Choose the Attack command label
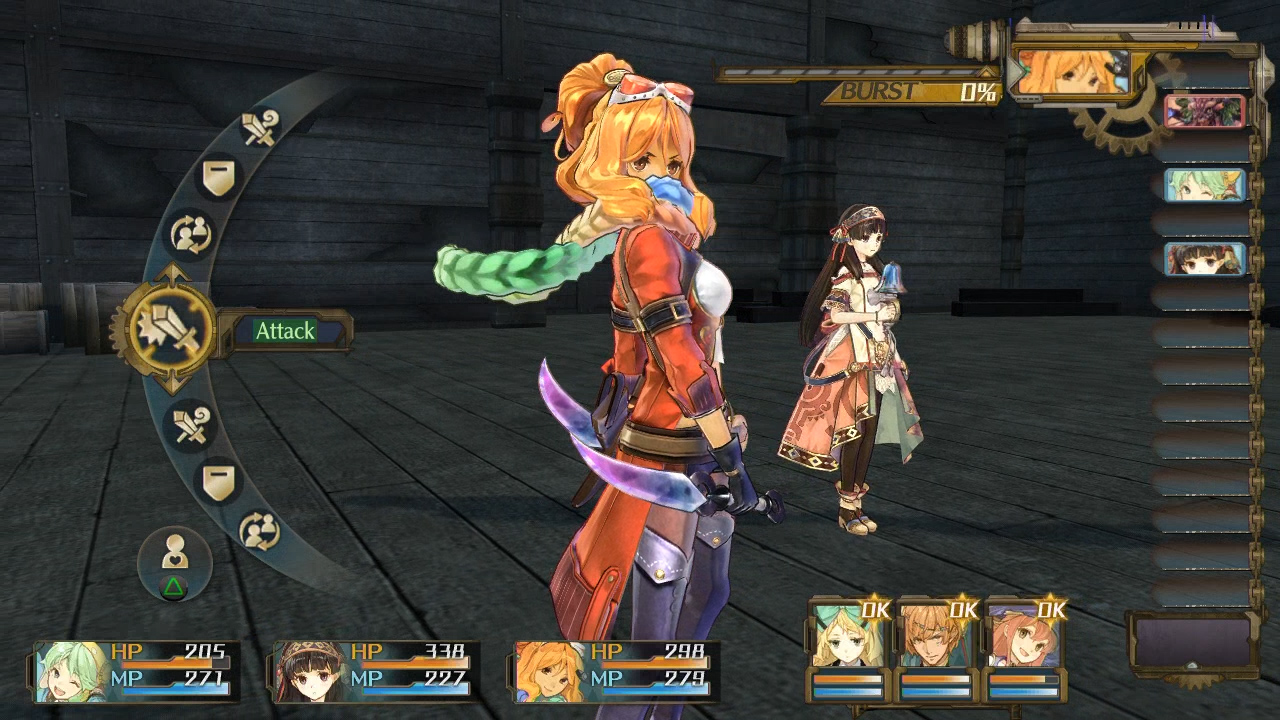The height and width of the screenshot is (720, 1280). 285,331
